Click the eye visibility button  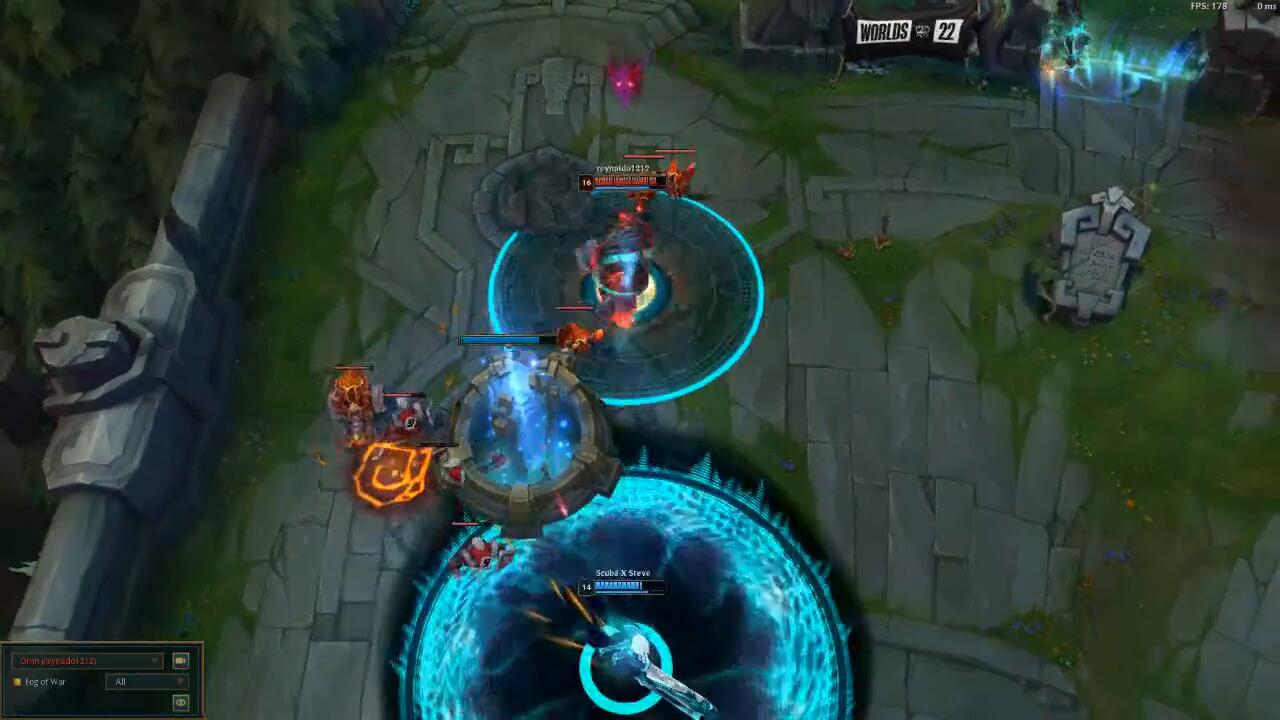tap(180, 703)
